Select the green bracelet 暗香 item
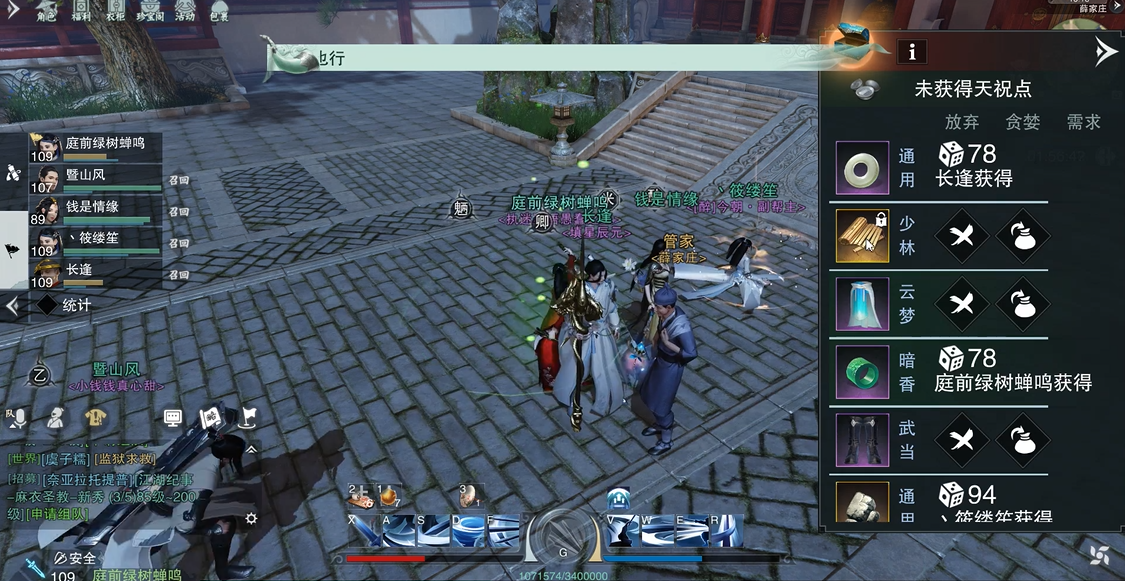This screenshot has height=581, width=1125. pos(862,371)
